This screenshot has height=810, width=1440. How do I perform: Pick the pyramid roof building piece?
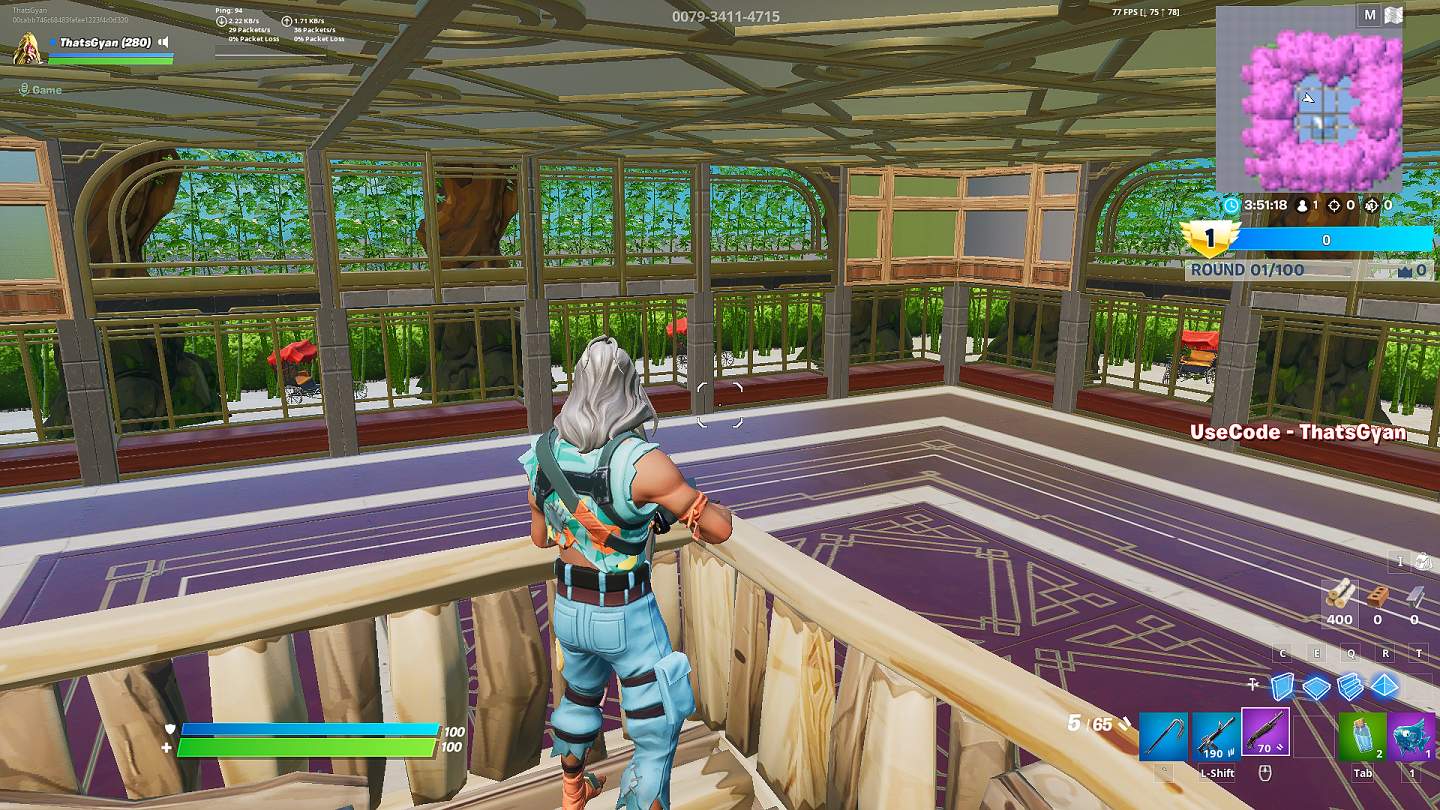1385,686
